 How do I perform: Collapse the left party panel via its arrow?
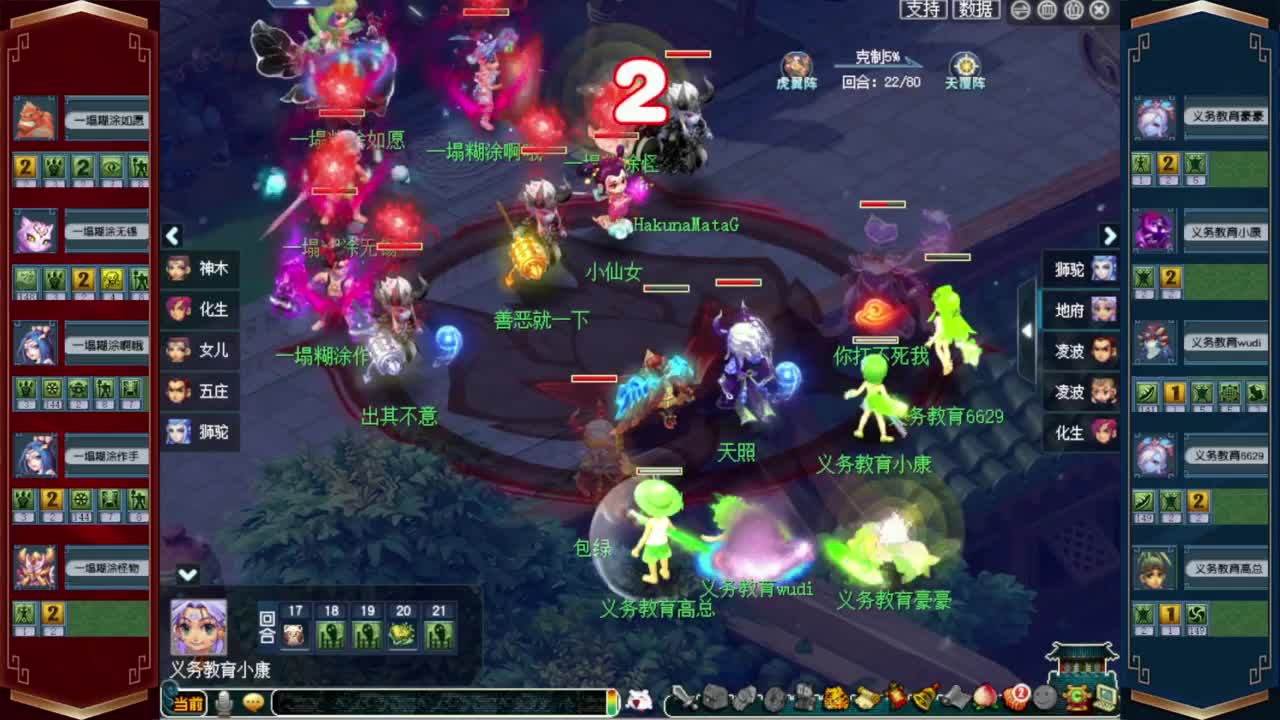point(172,236)
